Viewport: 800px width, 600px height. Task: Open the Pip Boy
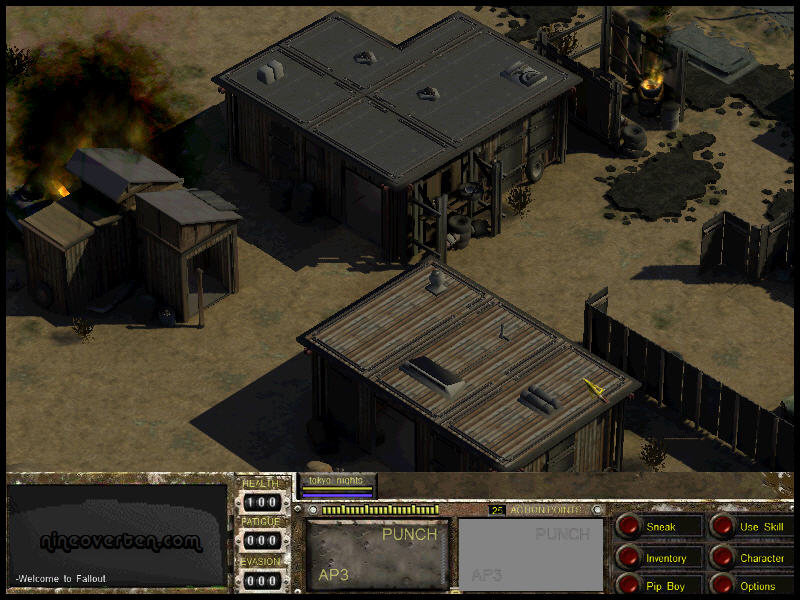point(629,585)
